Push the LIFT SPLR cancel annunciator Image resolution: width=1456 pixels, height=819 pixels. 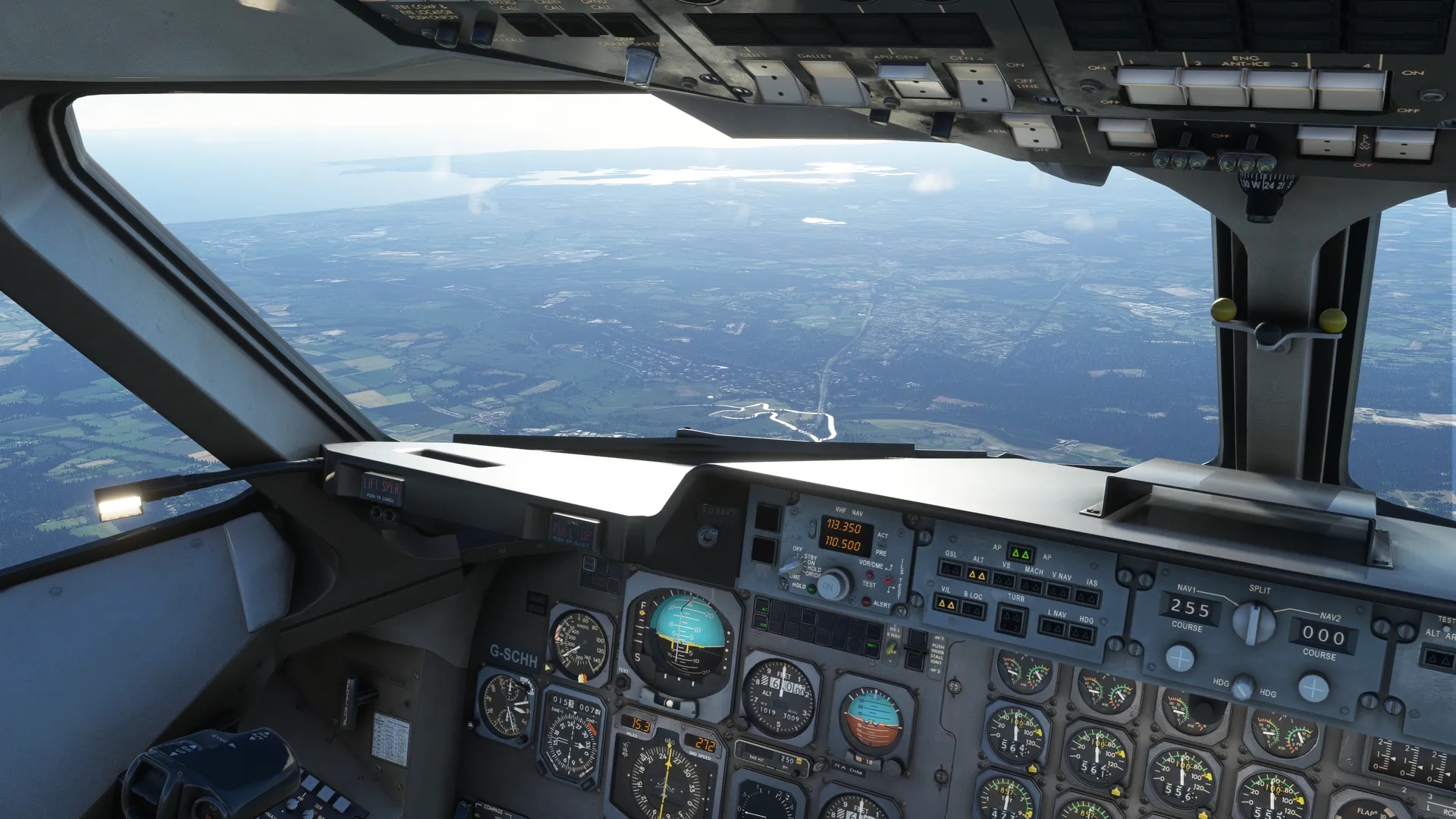click(381, 488)
